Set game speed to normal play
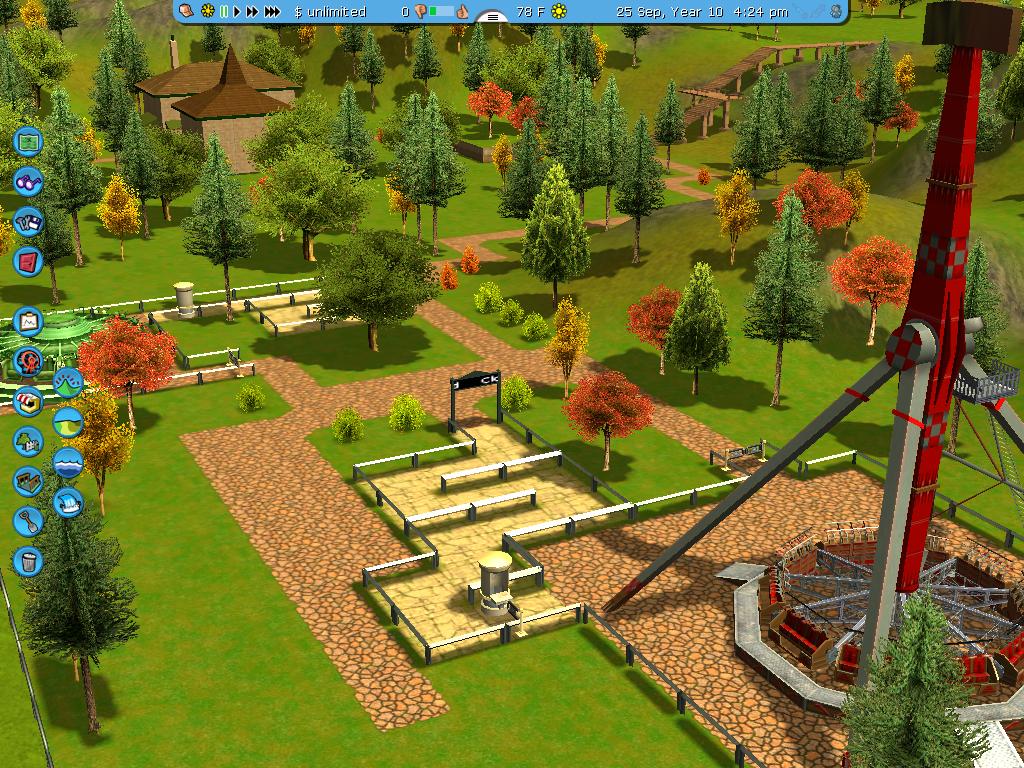Image resolution: width=1024 pixels, height=768 pixels. tap(237, 12)
